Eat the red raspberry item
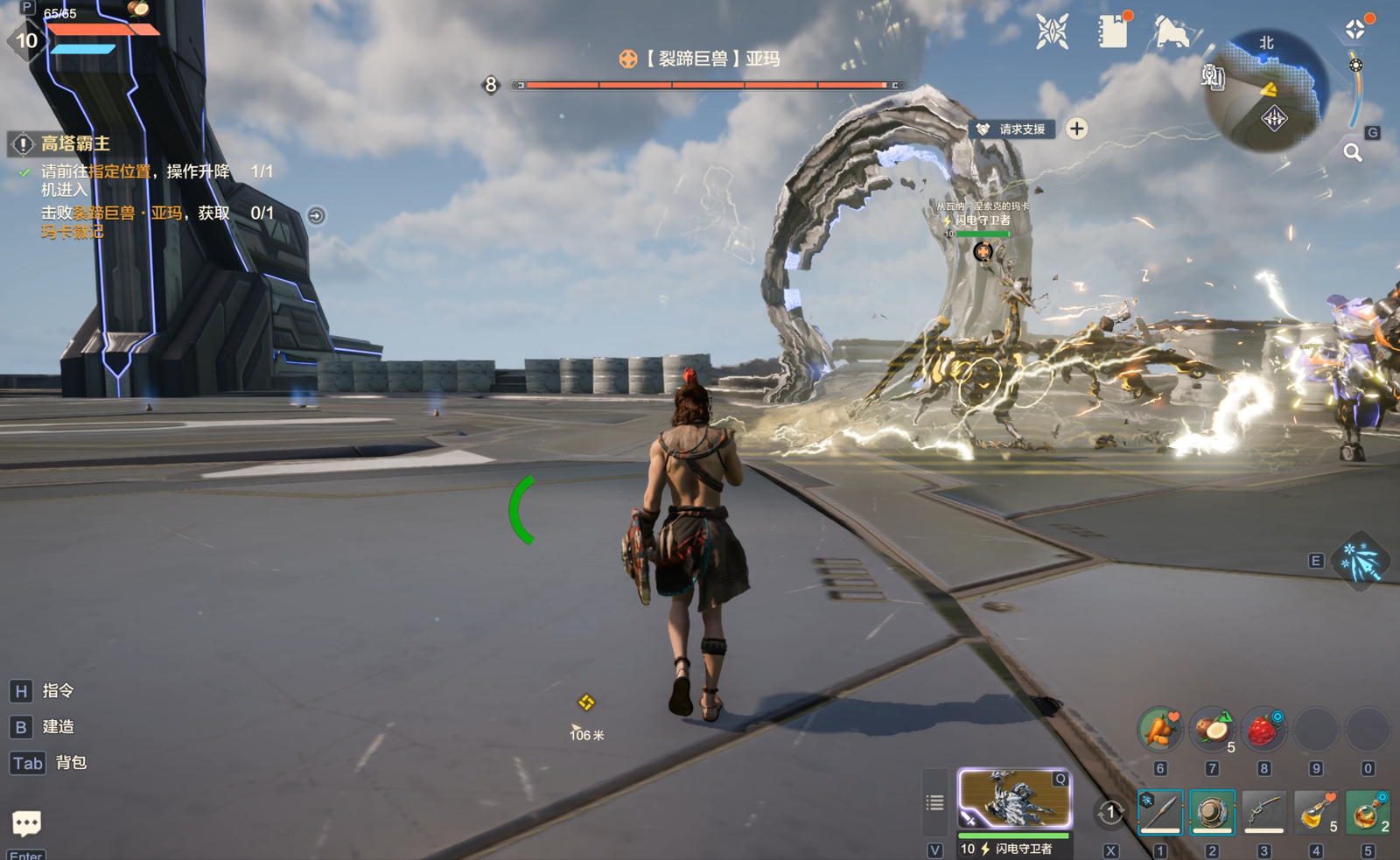The height and width of the screenshot is (860, 1400). [x=1263, y=729]
